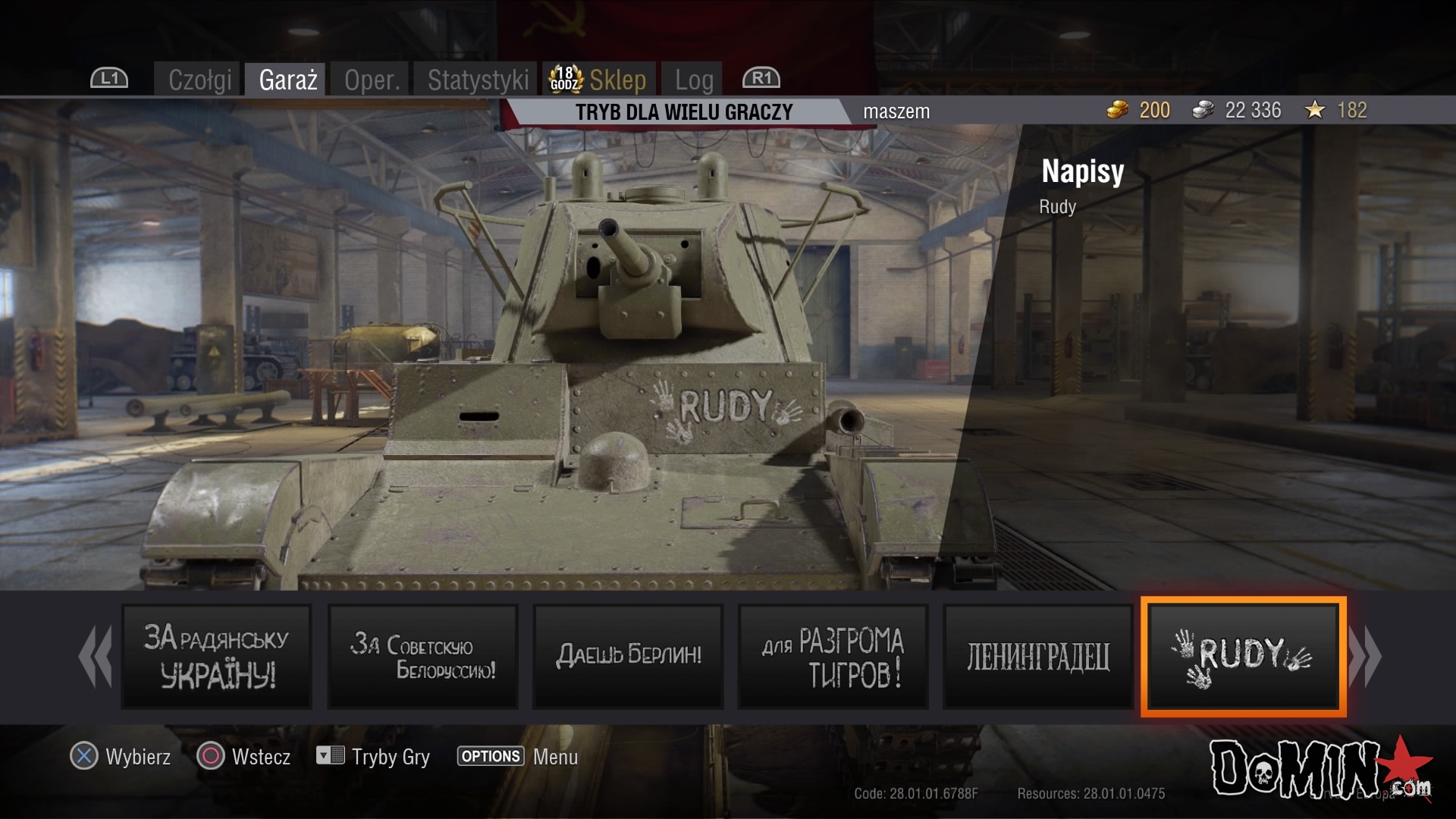The image size is (1456, 819).
Task: Show the Statystyki tab
Action: click(477, 80)
